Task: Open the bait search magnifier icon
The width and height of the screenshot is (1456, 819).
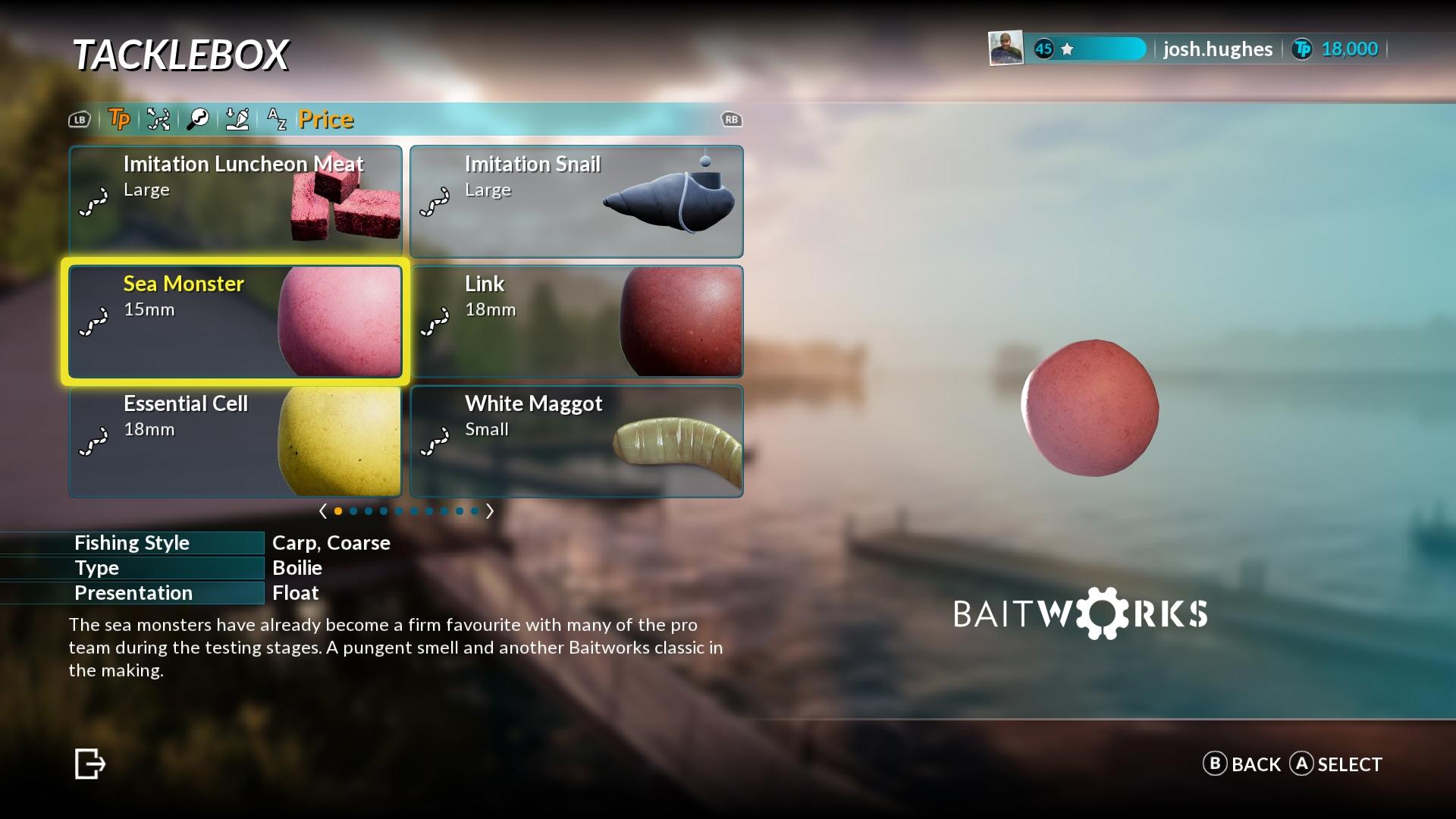Action: pyautogui.click(x=198, y=120)
